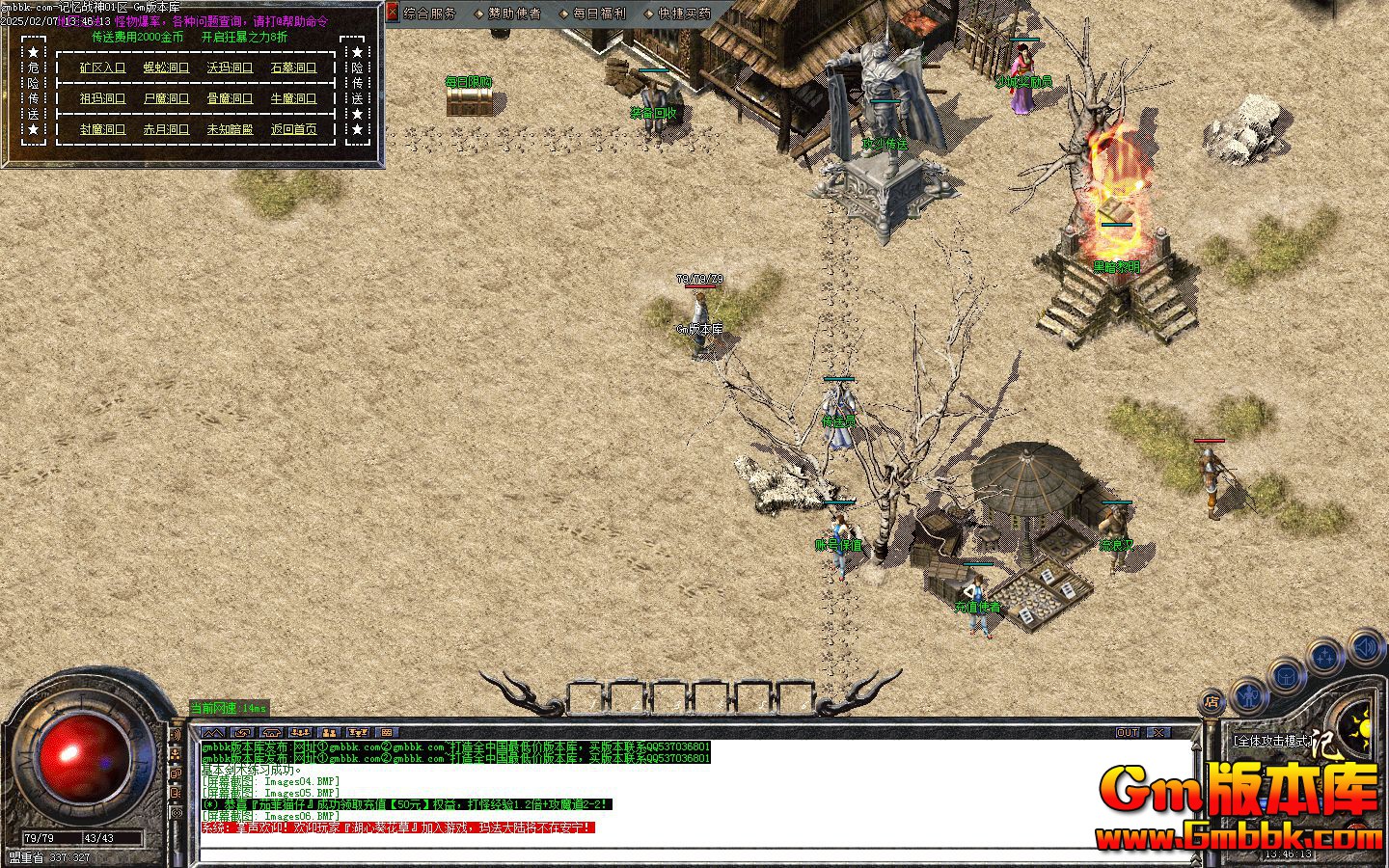Open the skills window sparkle icon
Screen dimensions: 1389x868
click(1324, 654)
